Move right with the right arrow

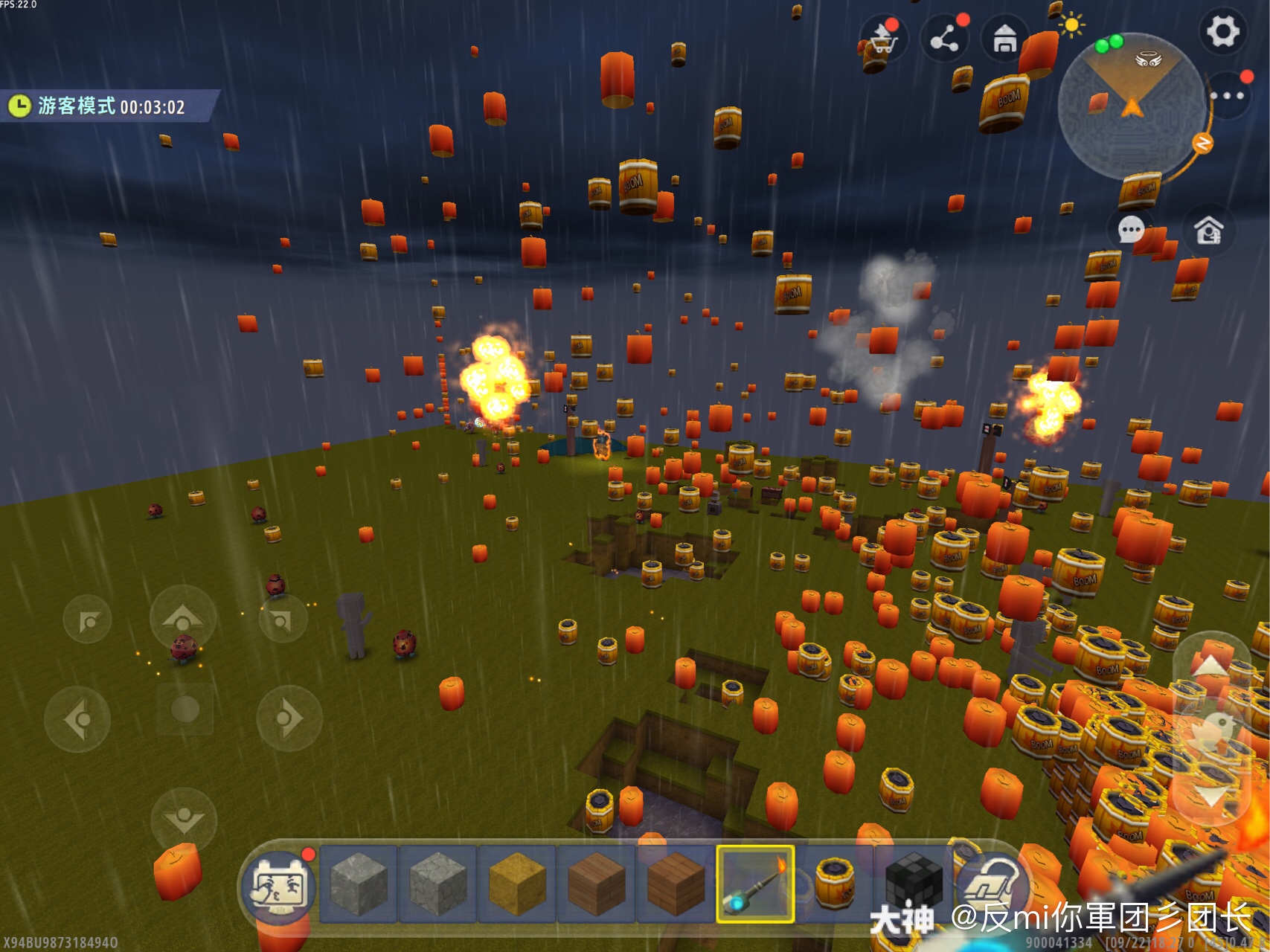point(289,718)
